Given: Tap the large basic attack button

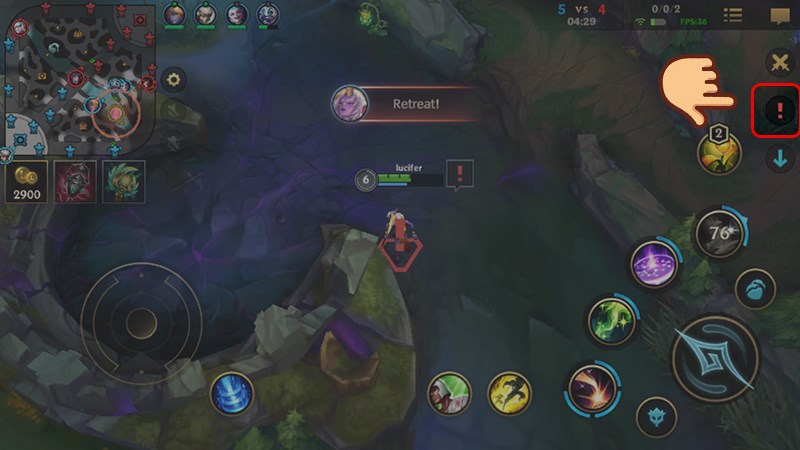Looking at the screenshot, I should click(x=713, y=357).
